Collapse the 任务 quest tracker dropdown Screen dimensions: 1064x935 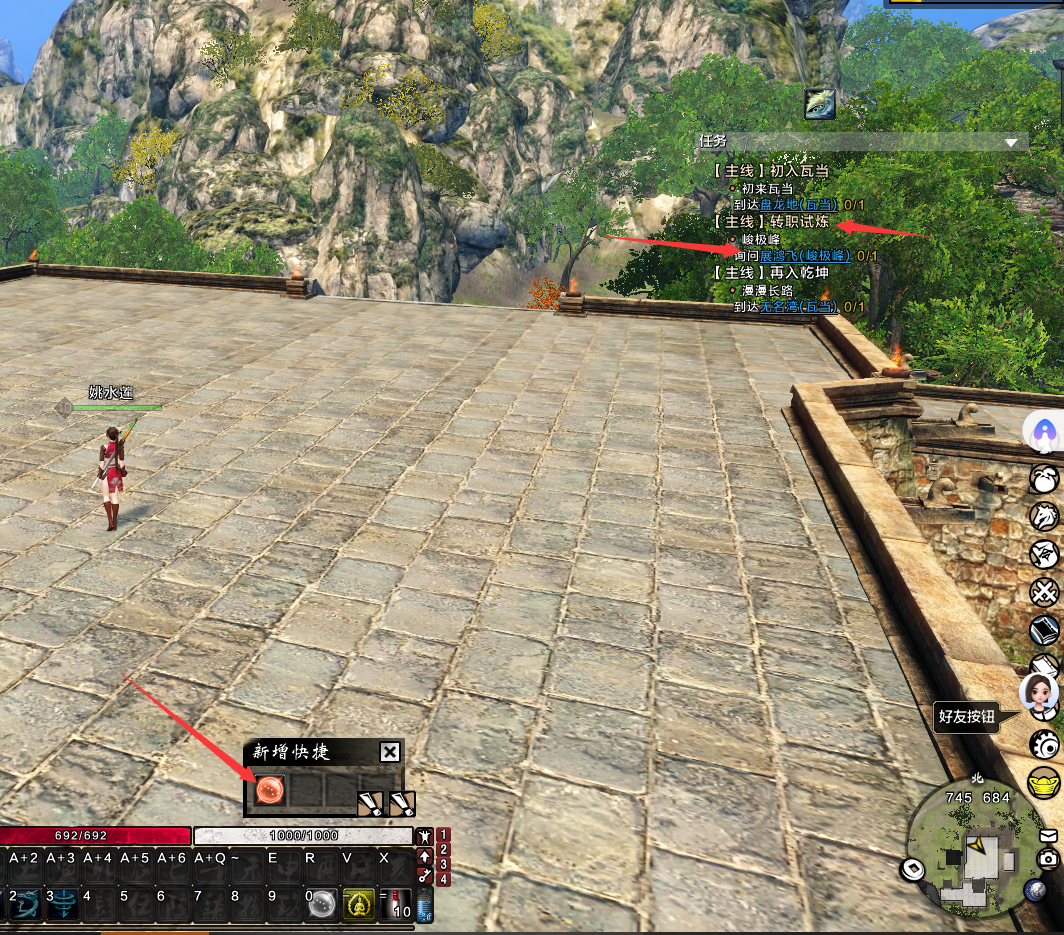click(x=1011, y=143)
